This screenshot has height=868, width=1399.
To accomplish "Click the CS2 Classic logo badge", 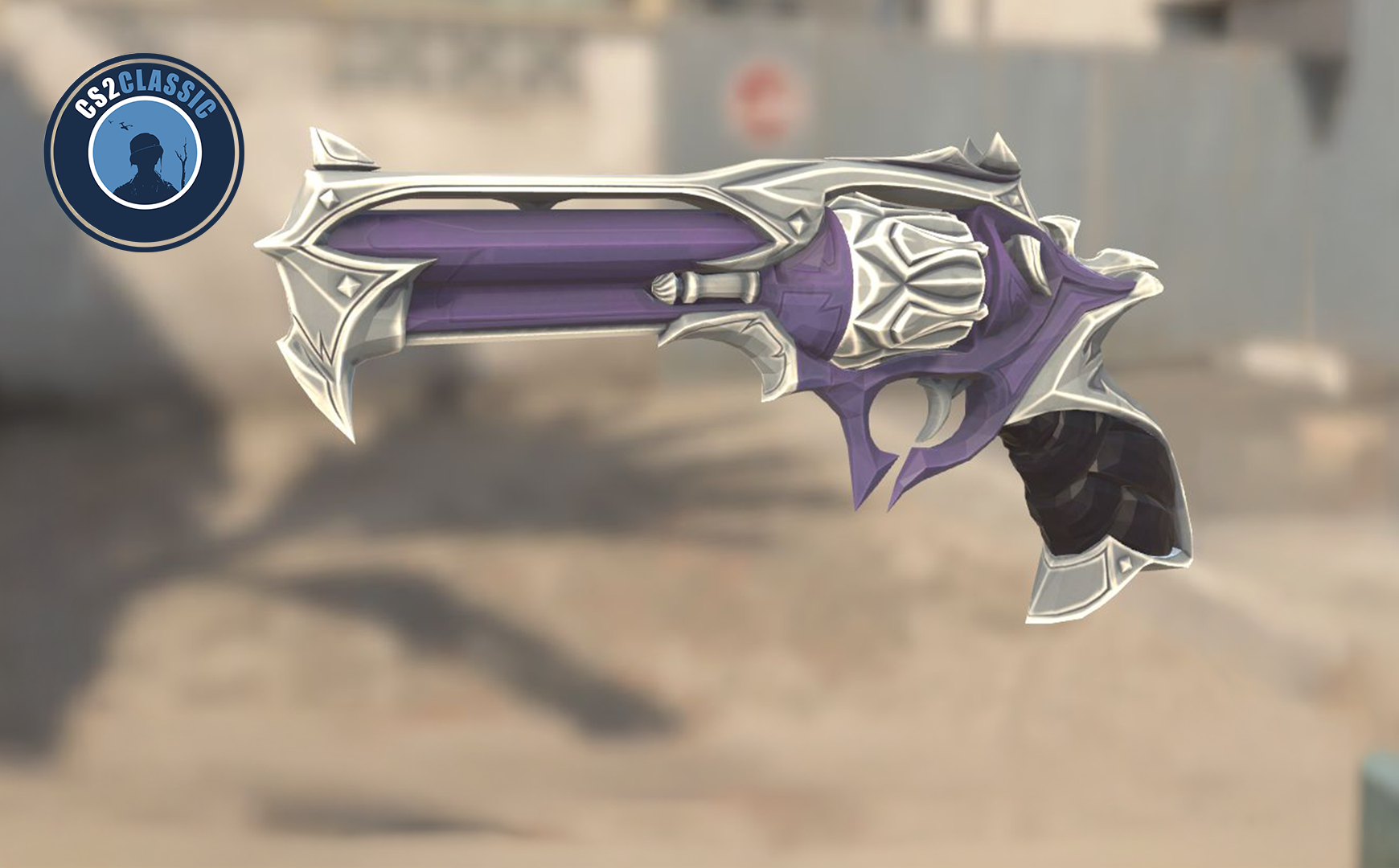I will [144, 152].
